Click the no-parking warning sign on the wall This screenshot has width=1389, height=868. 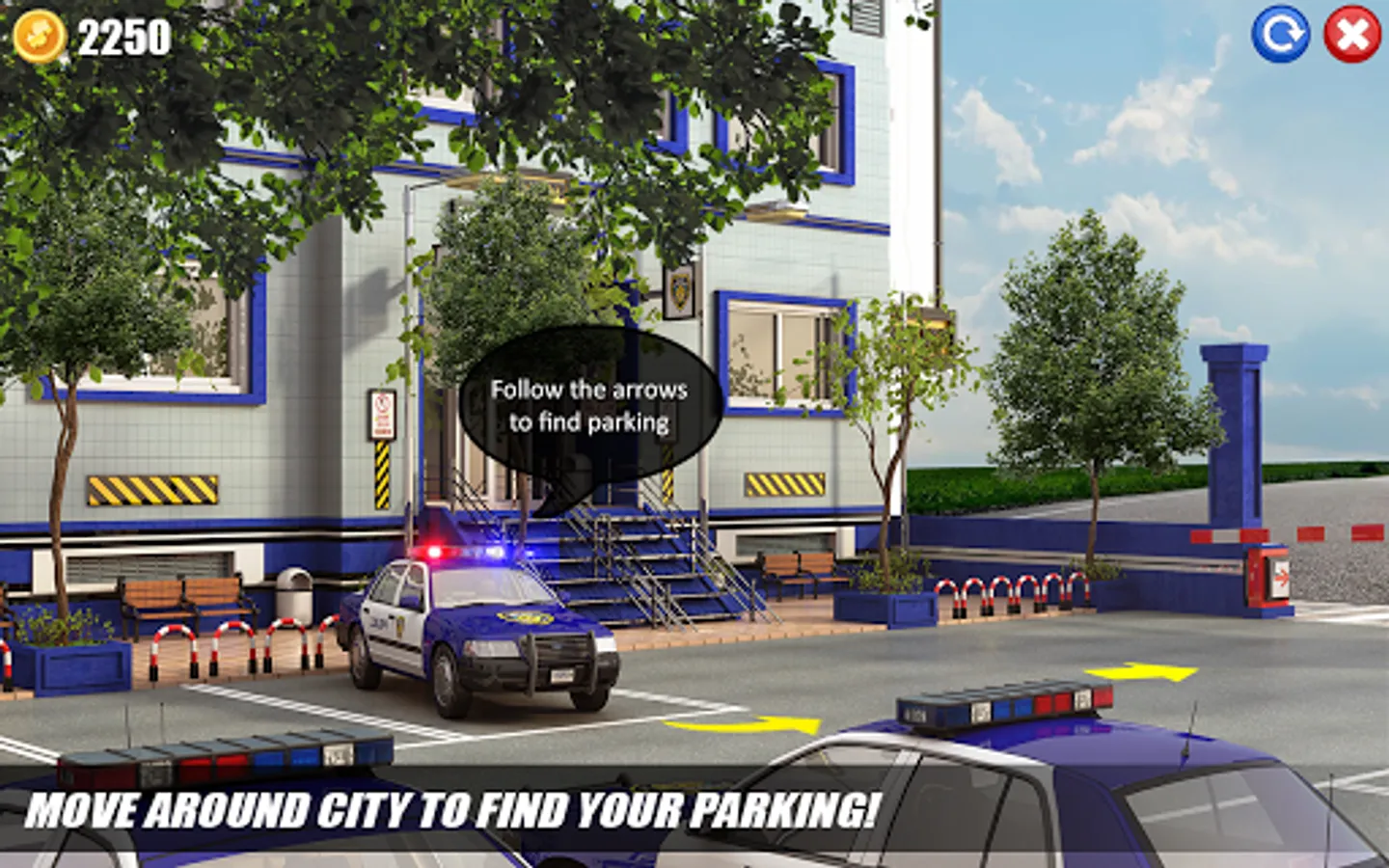click(381, 415)
